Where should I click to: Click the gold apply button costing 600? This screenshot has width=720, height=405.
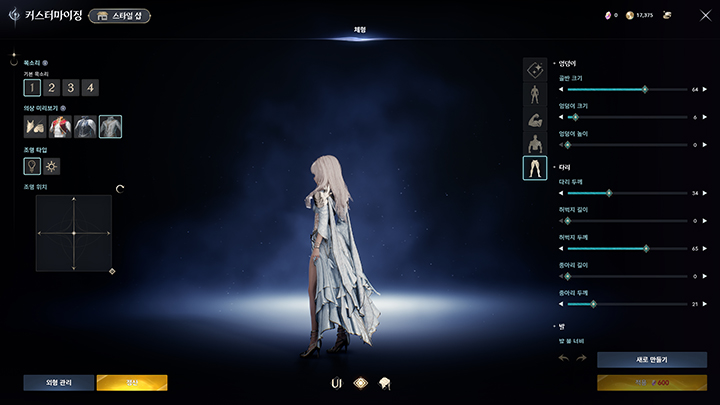651,382
